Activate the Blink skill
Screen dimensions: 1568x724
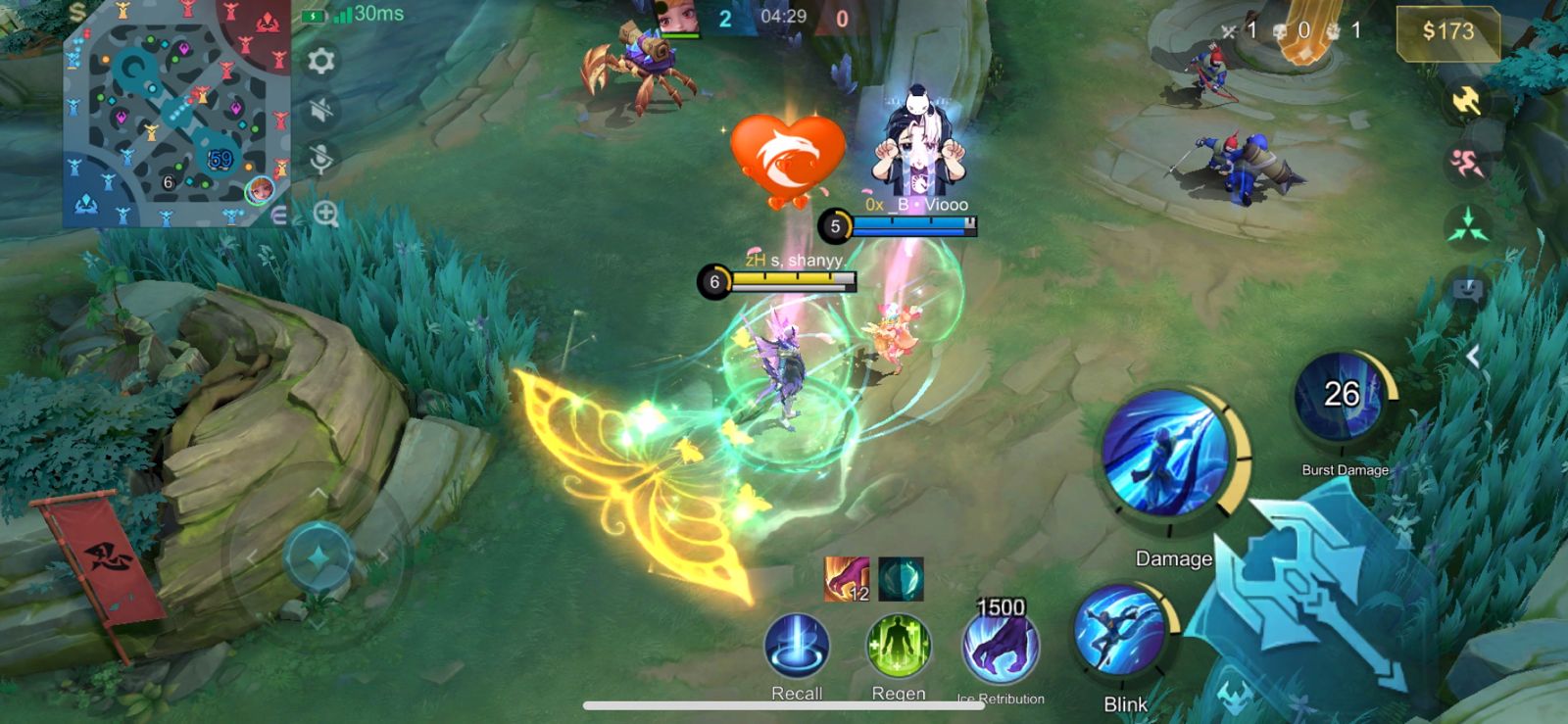pyautogui.click(x=1119, y=633)
